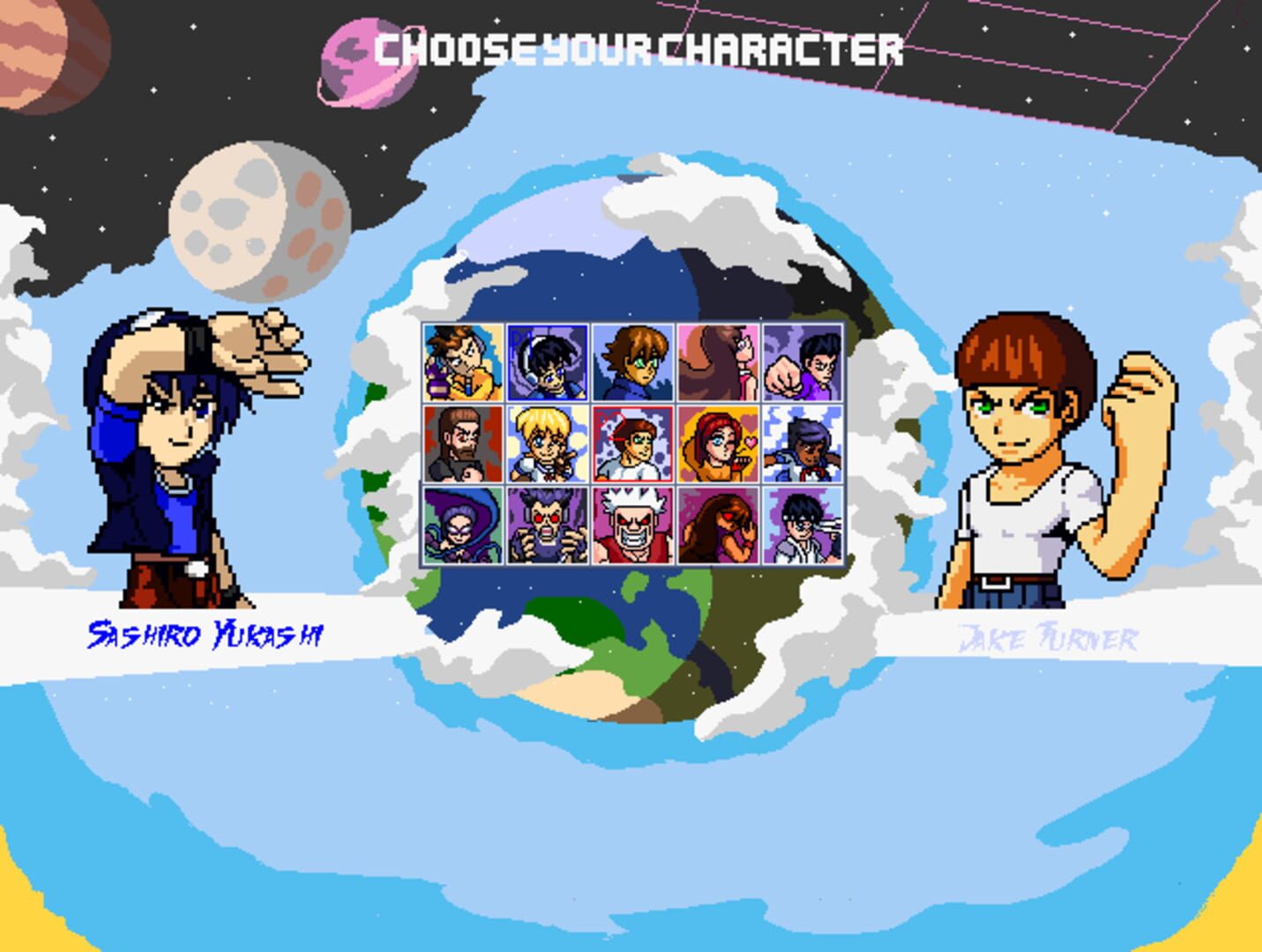The height and width of the screenshot is (952, 1262).
Task: Pick the red-haired girl blowing a heart kiss
Action: coord(716,445)
